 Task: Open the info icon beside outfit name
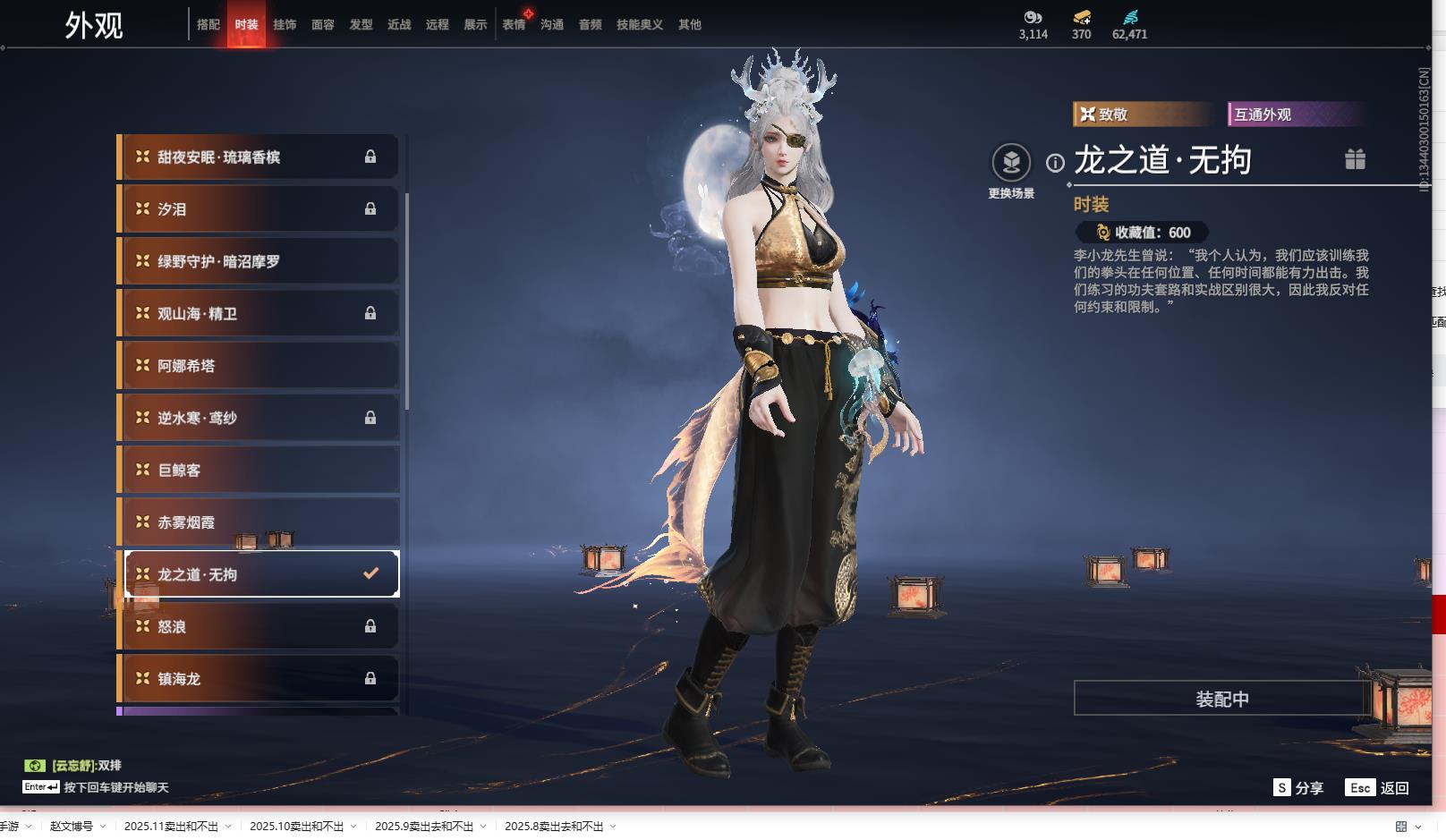[x=1056, y=163]
